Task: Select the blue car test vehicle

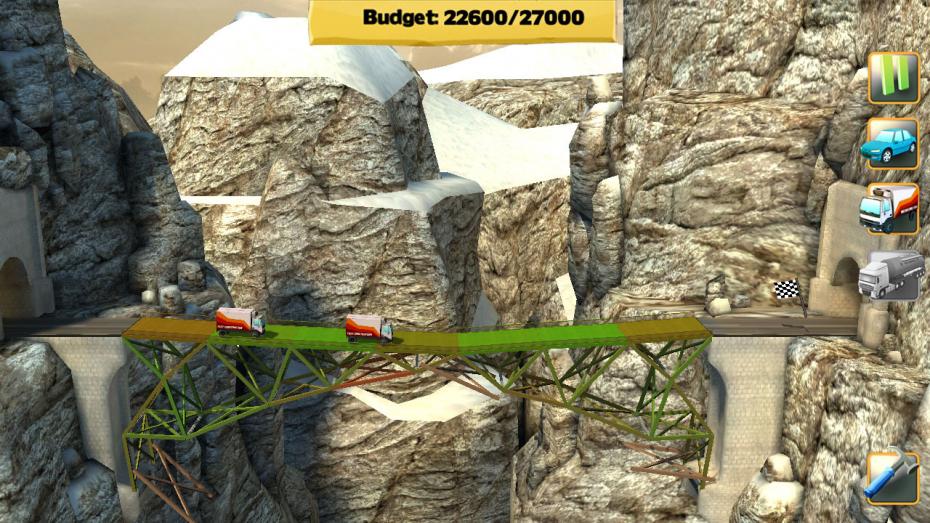Action: coord(890,143)
